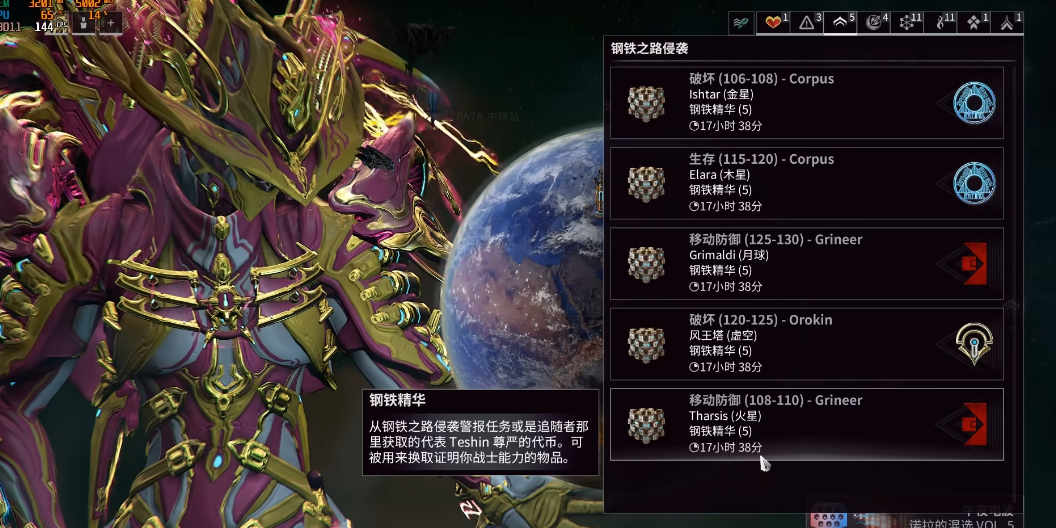The height and width of the screenshot is (528, 1056).
Task: Pick the Tharsis mobile defense mission
Action: 806,424
